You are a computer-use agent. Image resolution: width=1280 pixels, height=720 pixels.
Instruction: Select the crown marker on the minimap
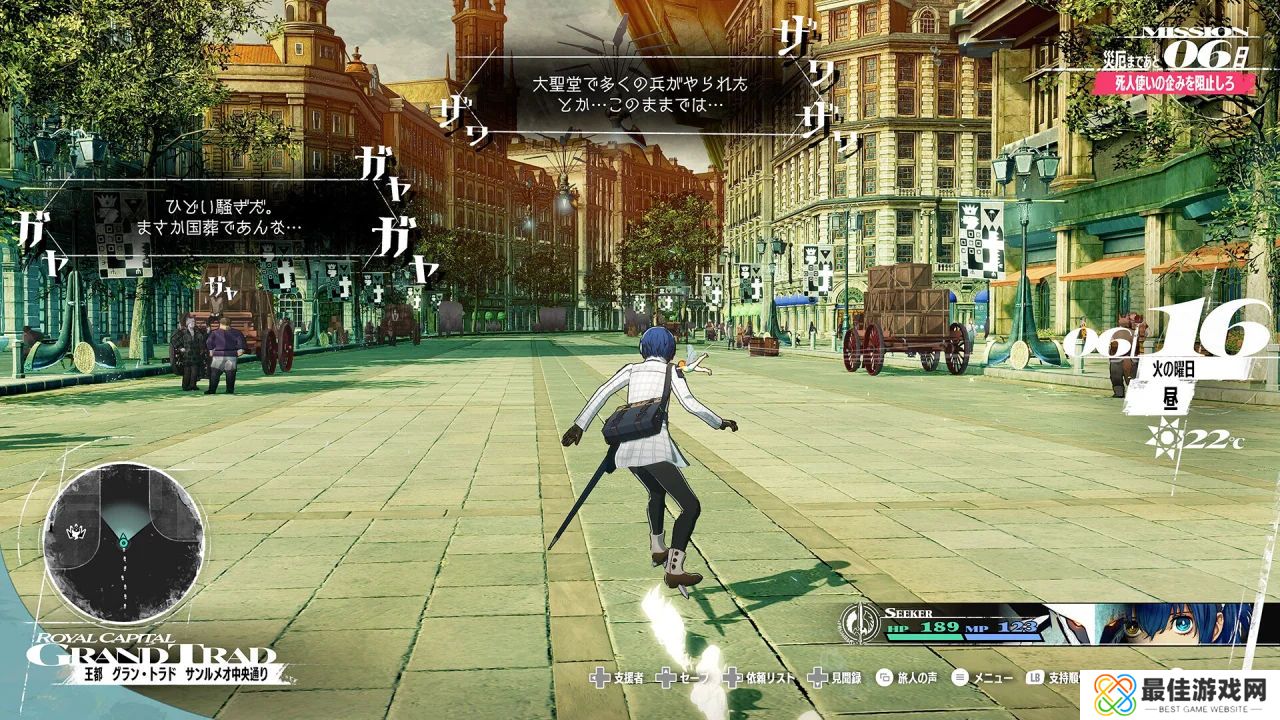tap(77, 531)
